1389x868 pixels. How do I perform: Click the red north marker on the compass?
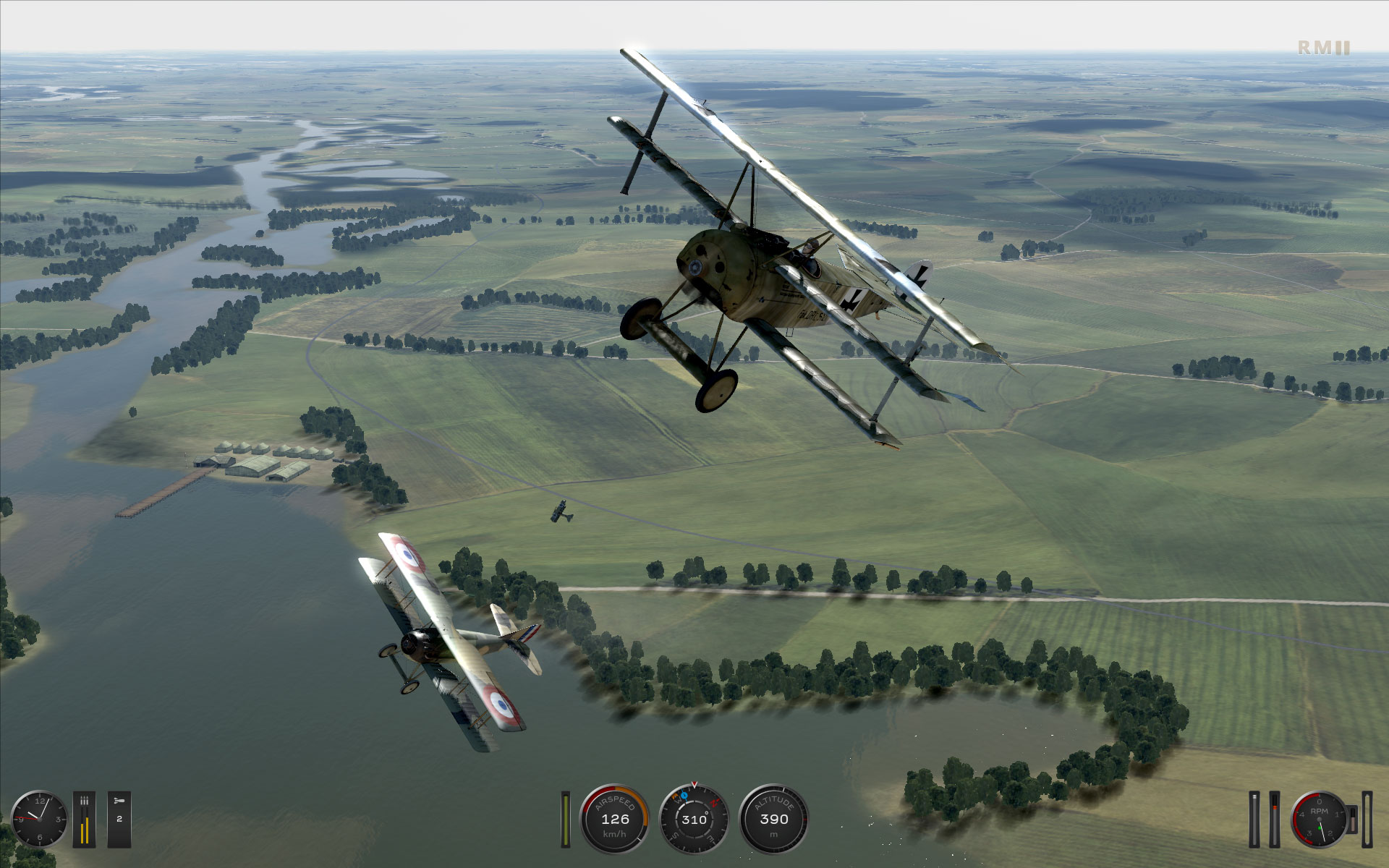click(x=714, y=802)
